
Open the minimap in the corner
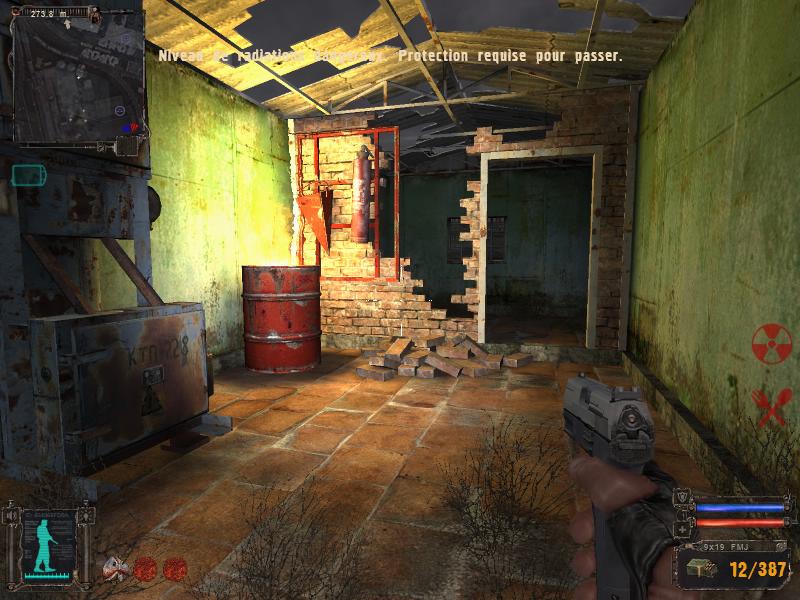coord(75,80)
